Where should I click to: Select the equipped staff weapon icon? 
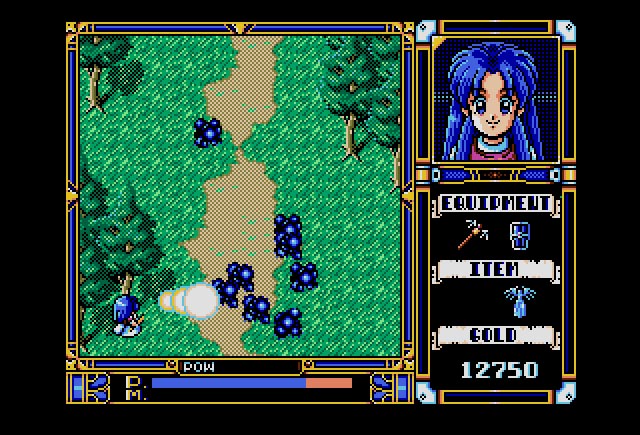point(471,236)
